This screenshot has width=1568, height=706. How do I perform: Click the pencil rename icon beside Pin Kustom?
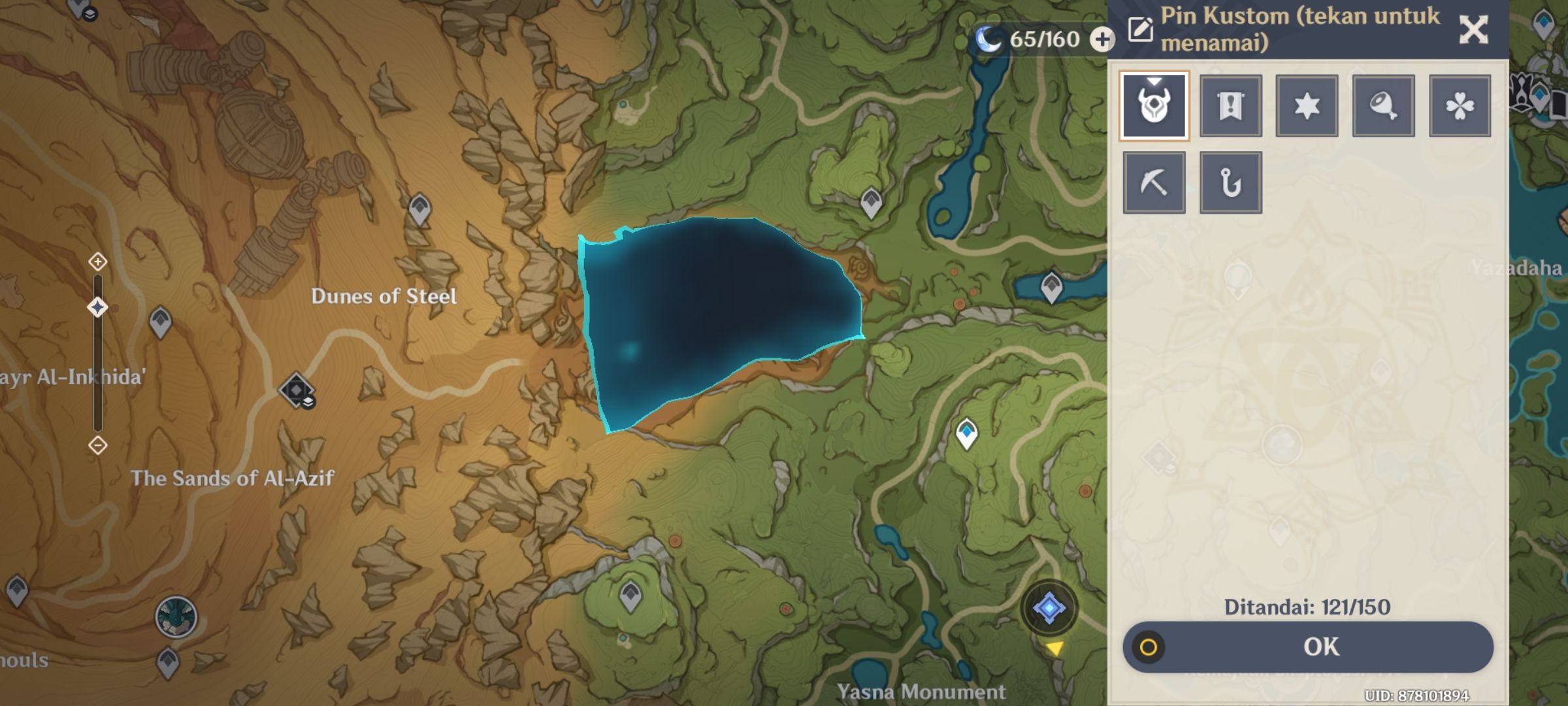tap(1139, 29)
